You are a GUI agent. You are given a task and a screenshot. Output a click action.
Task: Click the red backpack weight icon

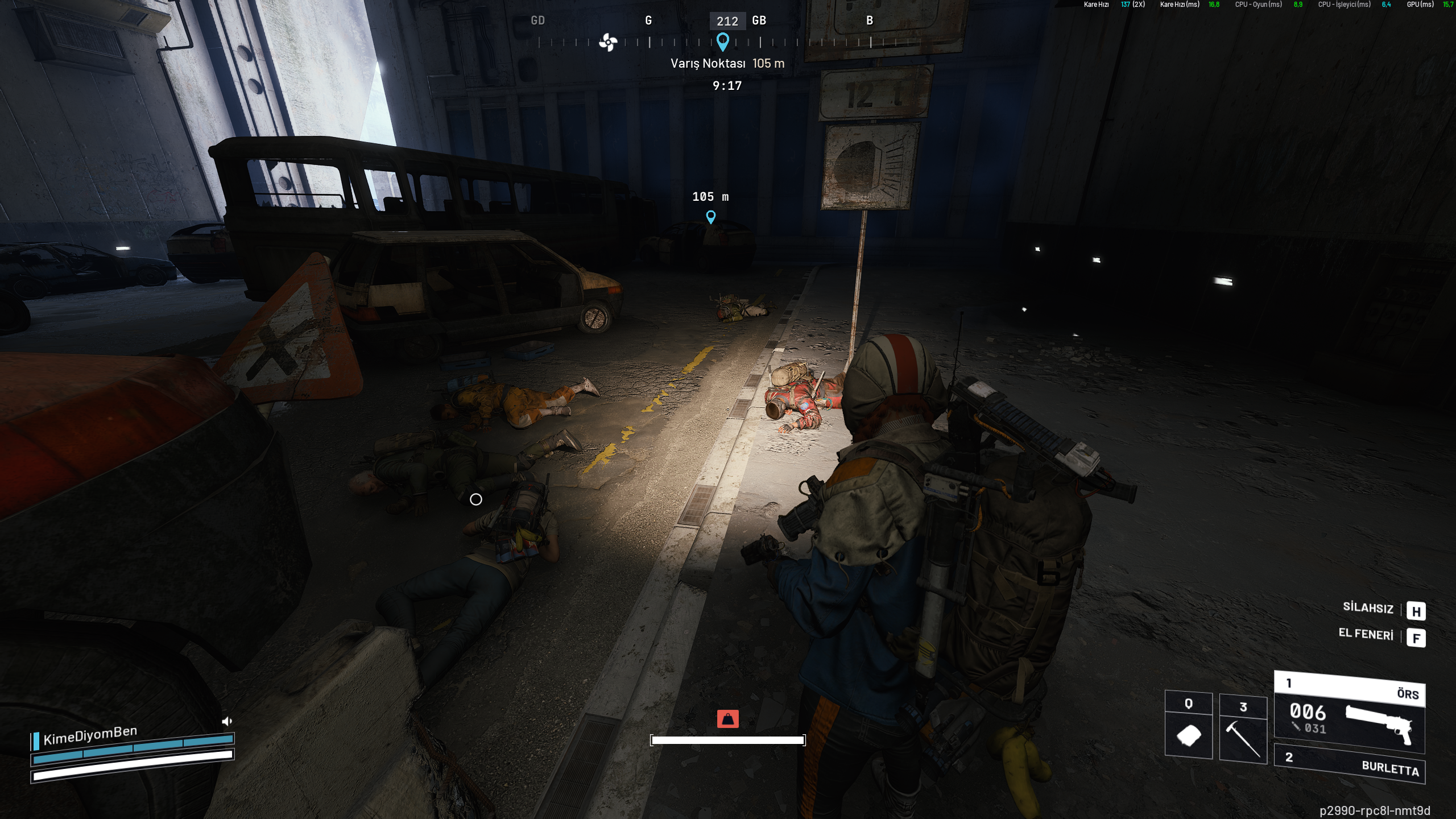pyautogui.click(x=727, y=719)
